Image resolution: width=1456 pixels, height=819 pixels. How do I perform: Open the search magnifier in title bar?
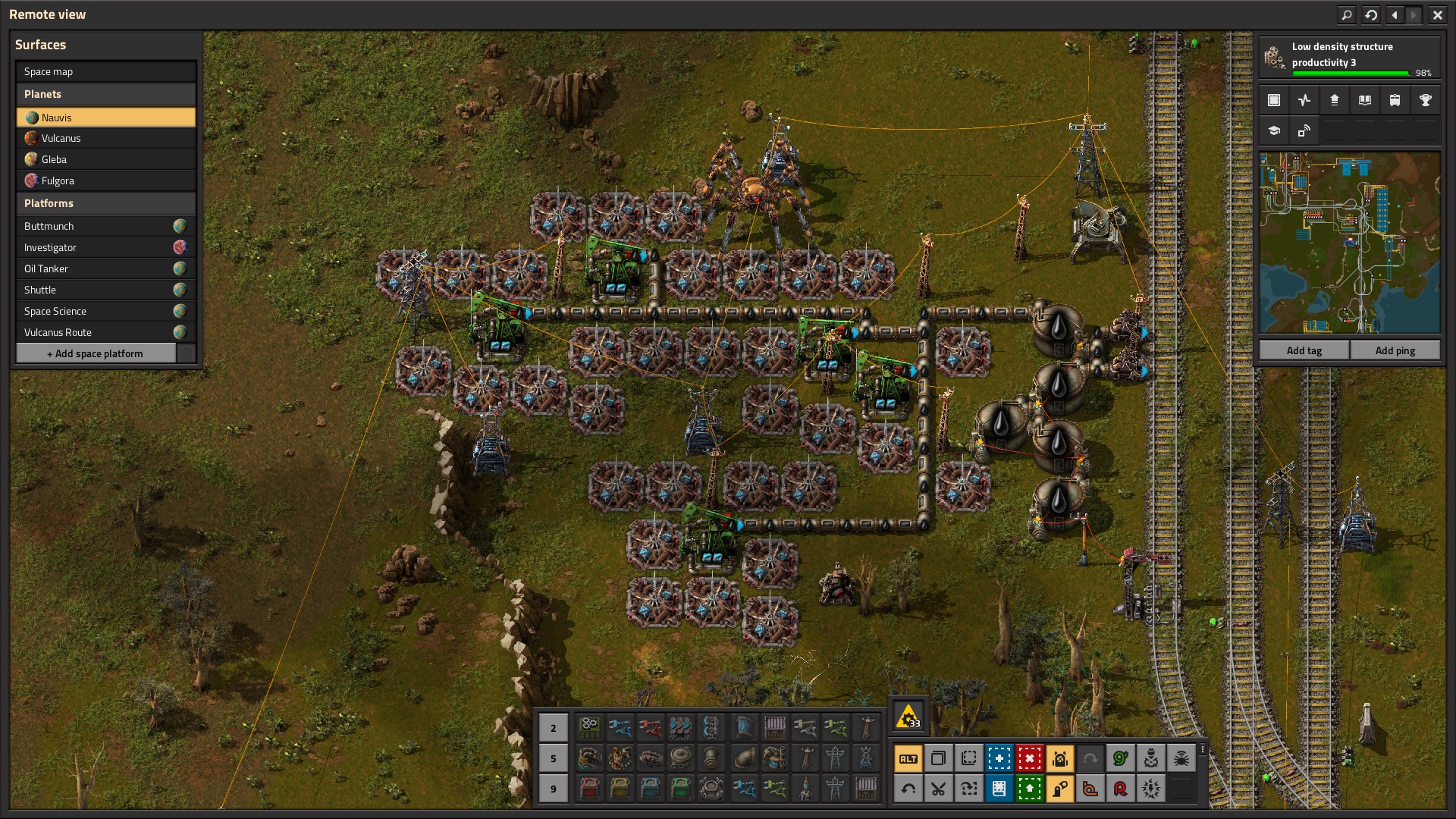point(1347,14)
